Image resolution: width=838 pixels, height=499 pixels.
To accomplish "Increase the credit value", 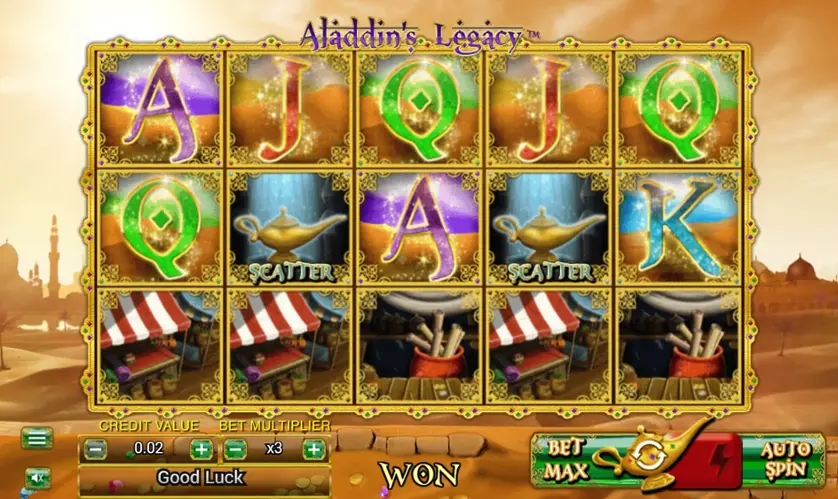I will pyautogui.click(x=201, y=449).
